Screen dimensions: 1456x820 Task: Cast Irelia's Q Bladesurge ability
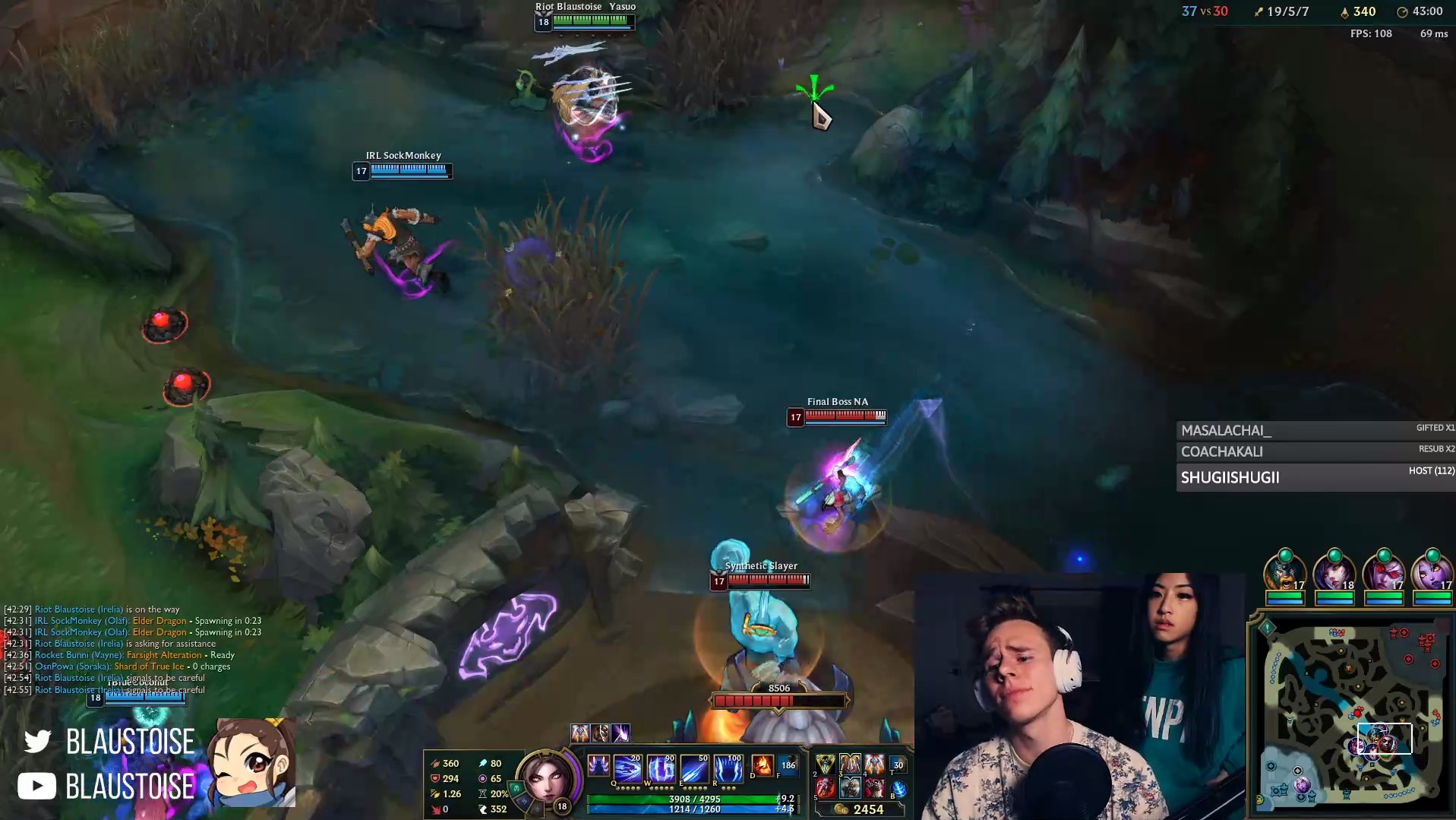coord(630,768)
